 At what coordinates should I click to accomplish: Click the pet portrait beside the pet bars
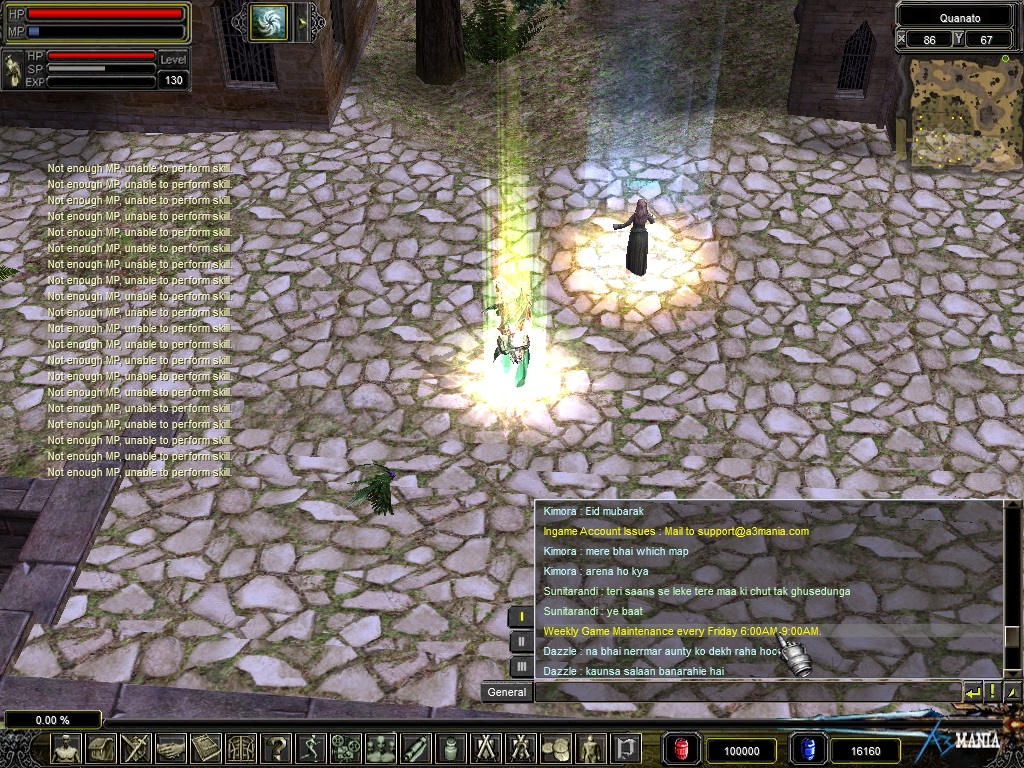14,69
